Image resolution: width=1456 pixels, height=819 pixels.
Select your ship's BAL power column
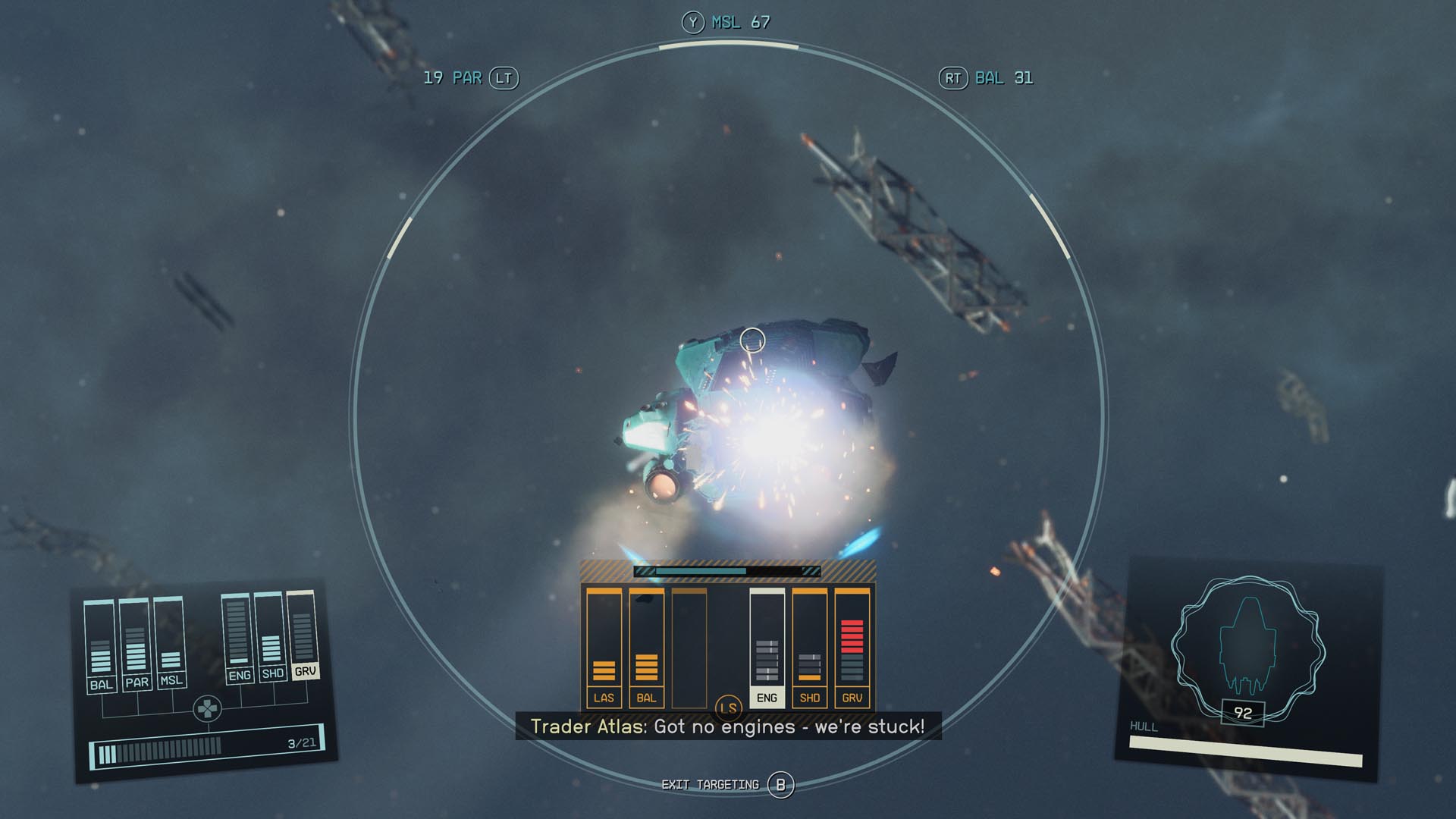tap(100, 645)
